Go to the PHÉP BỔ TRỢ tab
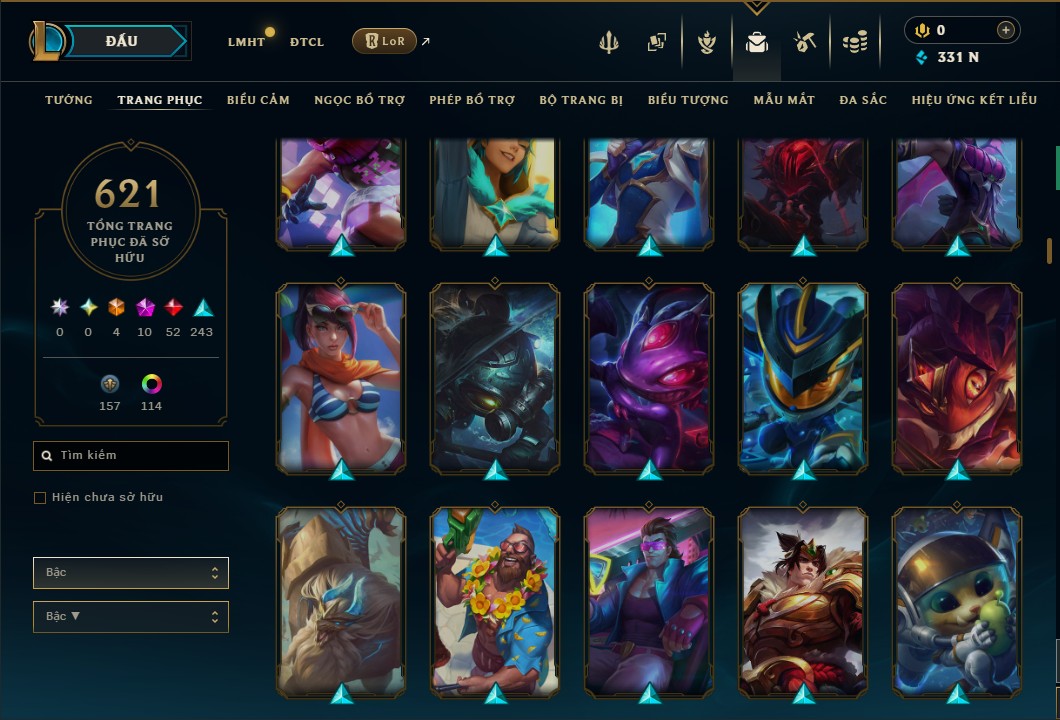The height and width of the screenshot is (720, 1060). pyautogui.click(x=472, y=100)
